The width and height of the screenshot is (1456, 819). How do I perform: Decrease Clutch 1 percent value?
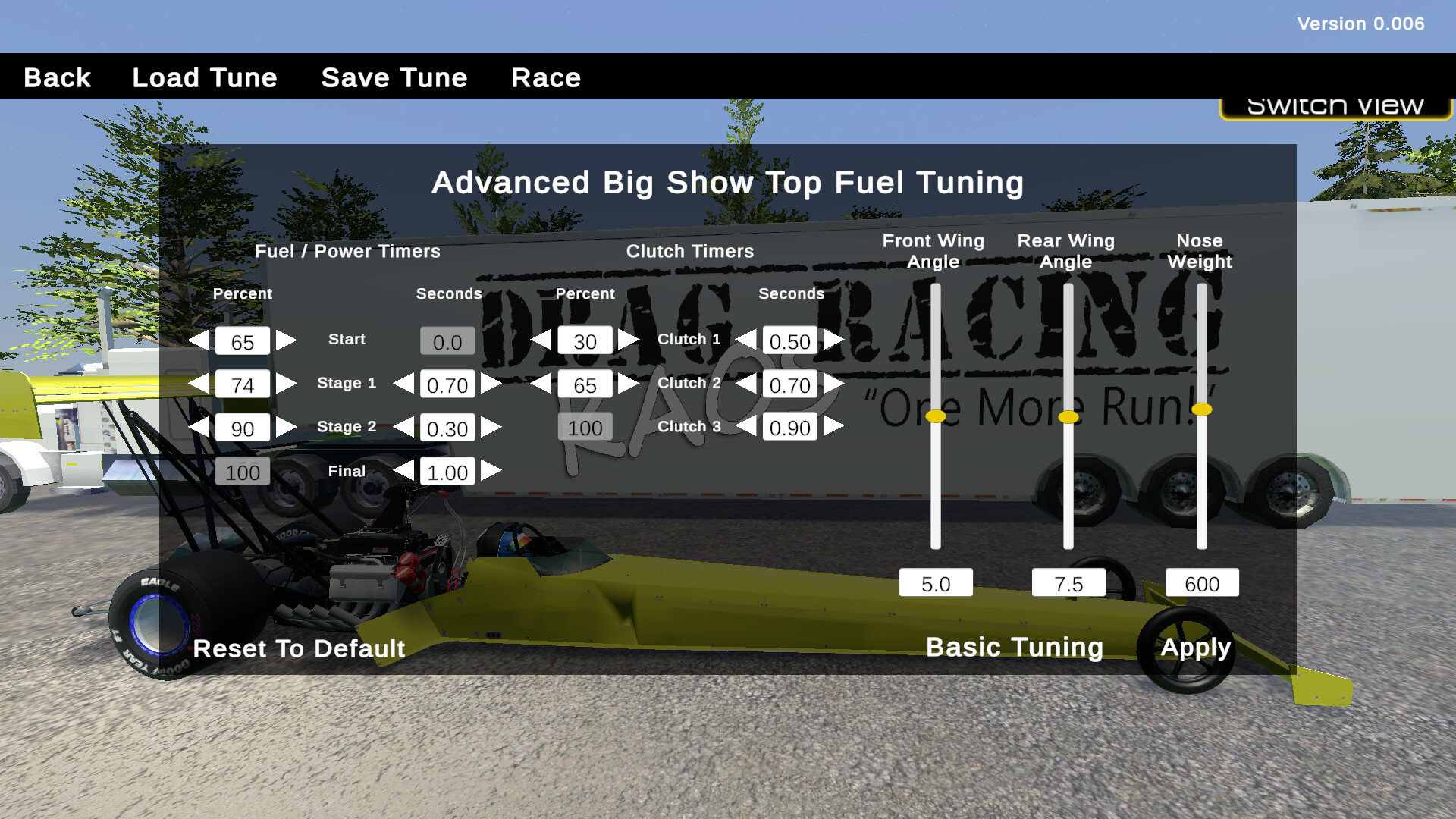(x=541, y=341)
